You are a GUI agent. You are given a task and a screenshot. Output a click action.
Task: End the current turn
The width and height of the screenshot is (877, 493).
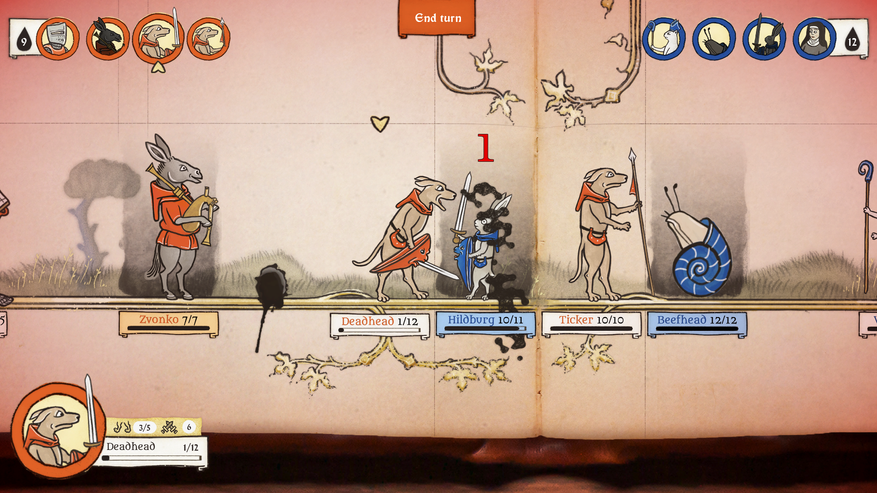click(437, 18)
